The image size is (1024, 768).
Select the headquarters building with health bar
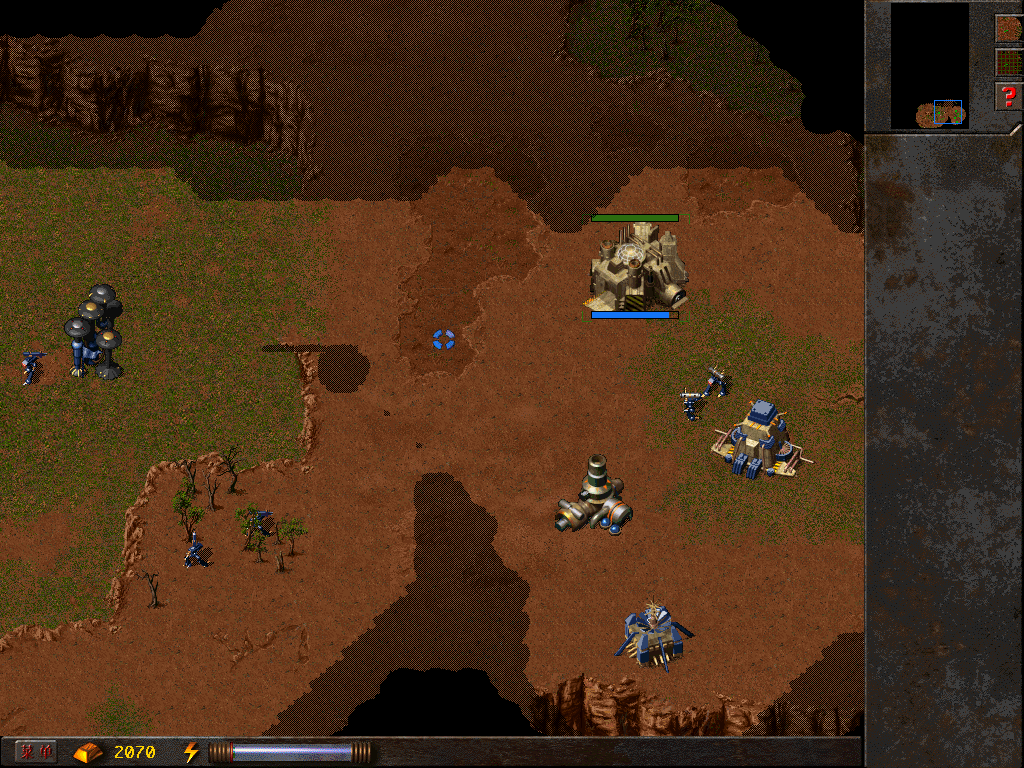pyautogui.click(x=637, y=266)
